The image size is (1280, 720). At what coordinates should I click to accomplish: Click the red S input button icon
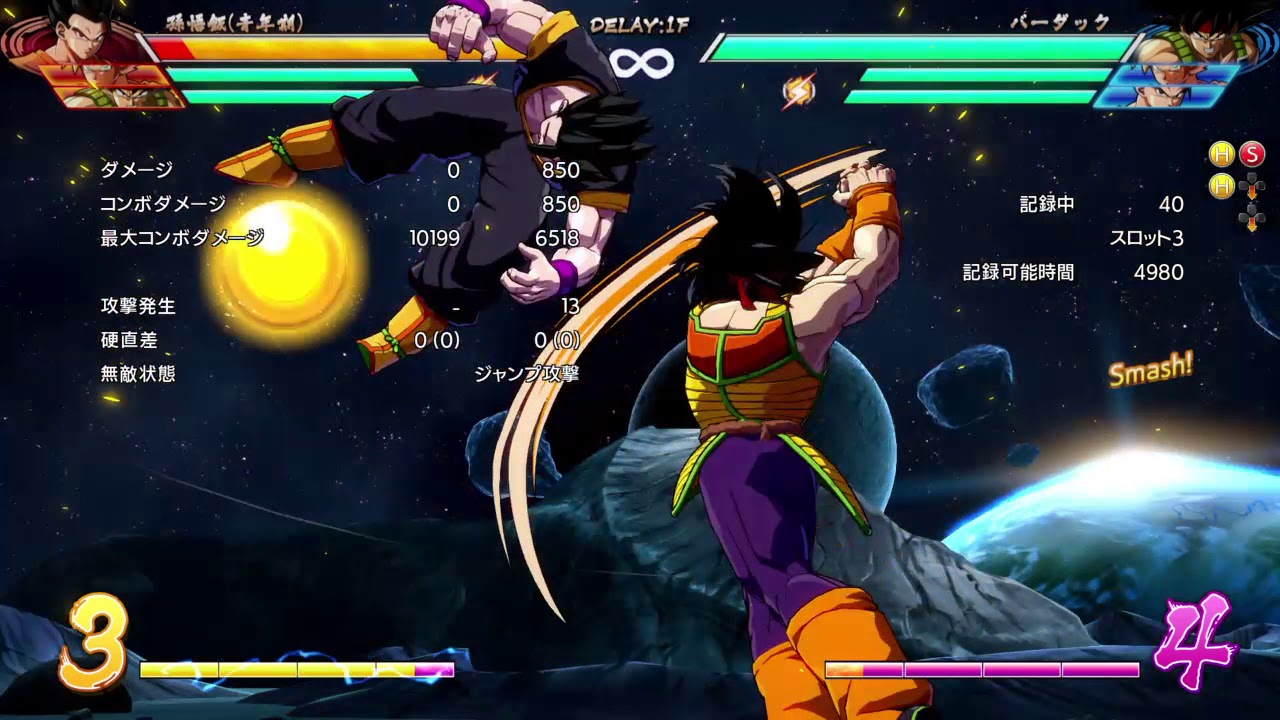(1254, 153)
